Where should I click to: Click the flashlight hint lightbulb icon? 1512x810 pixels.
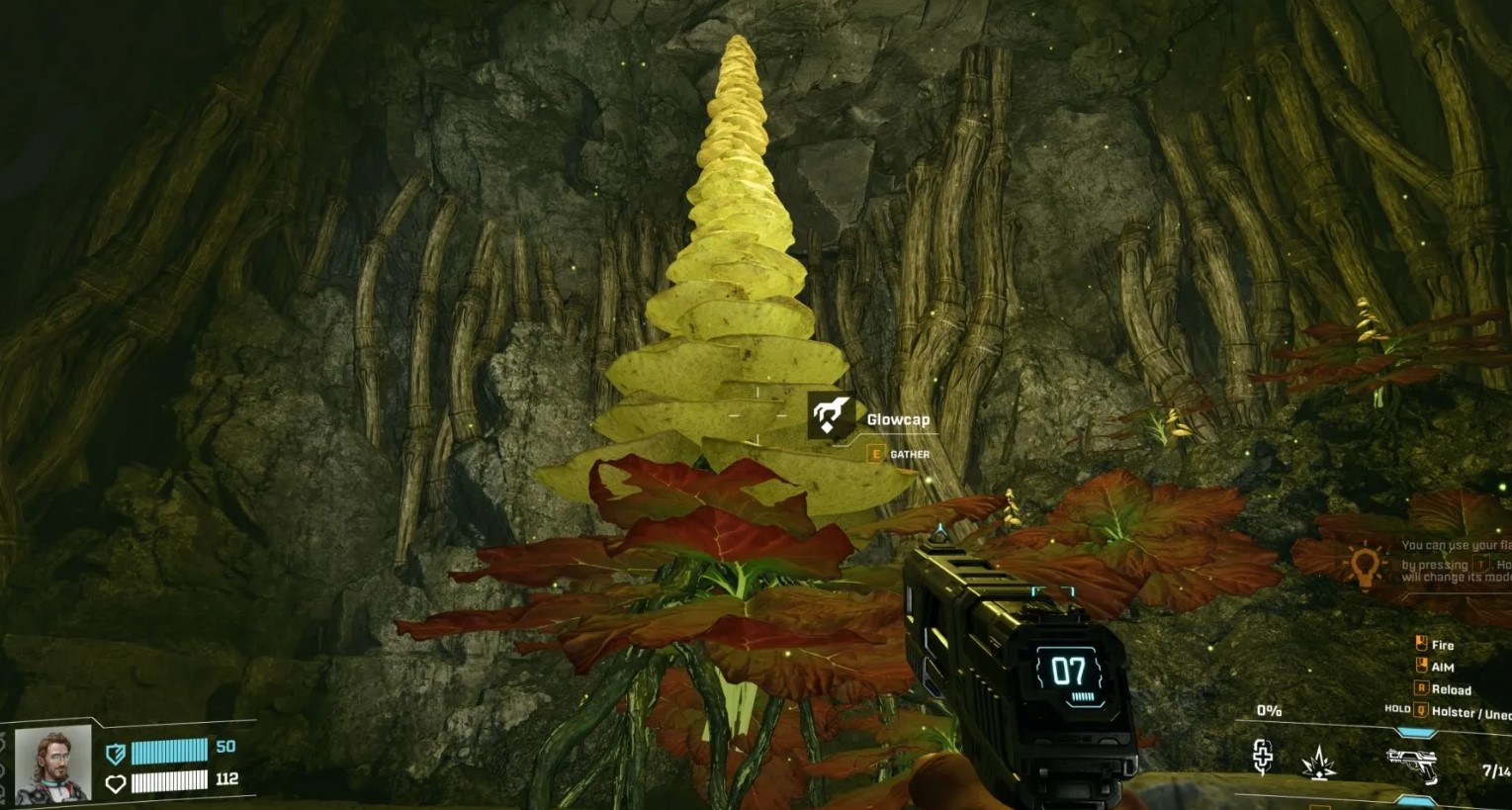click(x=1365, y=566)
